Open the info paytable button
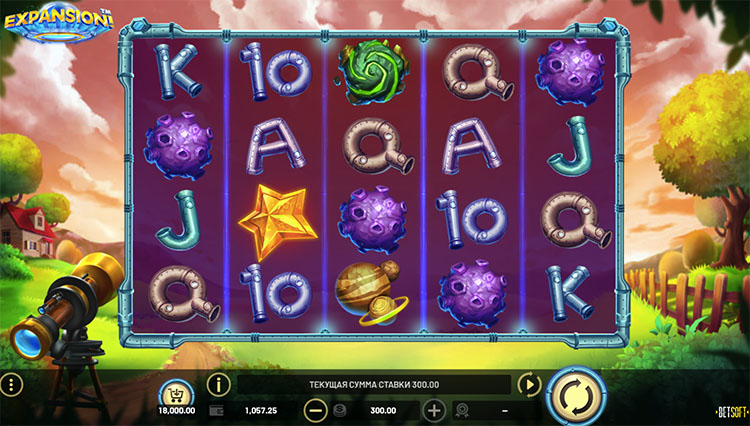Viewport: 750px width, 426px height. tap(219, 384)
